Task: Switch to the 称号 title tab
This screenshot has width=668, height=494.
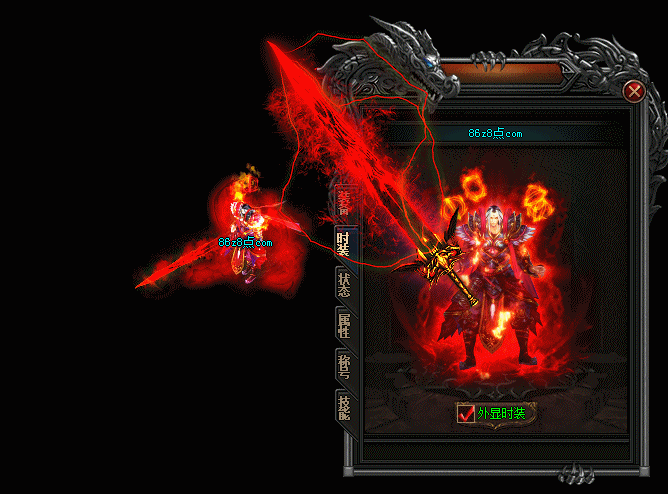Action: (x=344, y=366)
